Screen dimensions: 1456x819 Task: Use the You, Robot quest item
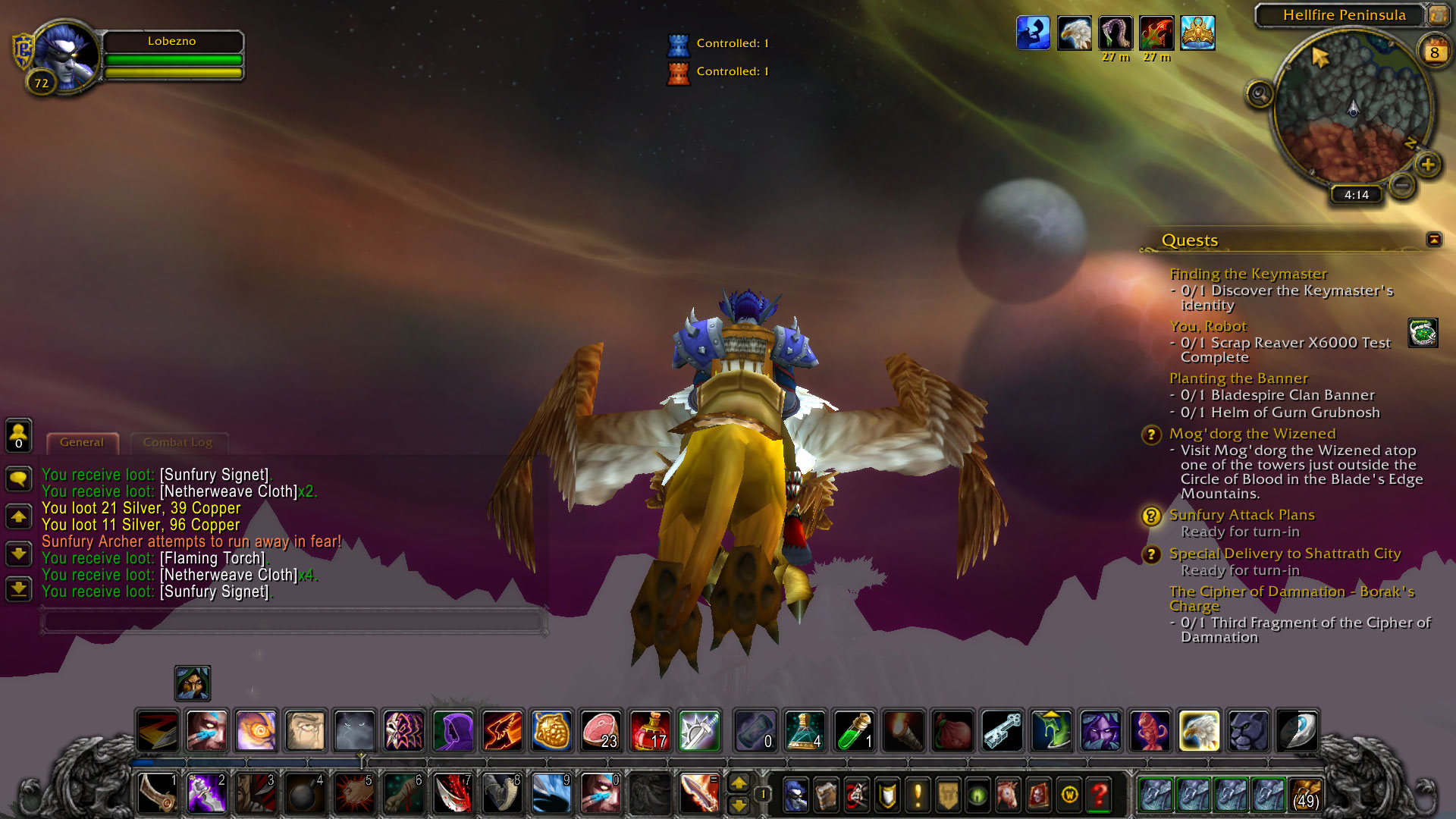pyautogui.click(x=1423, y=333)
